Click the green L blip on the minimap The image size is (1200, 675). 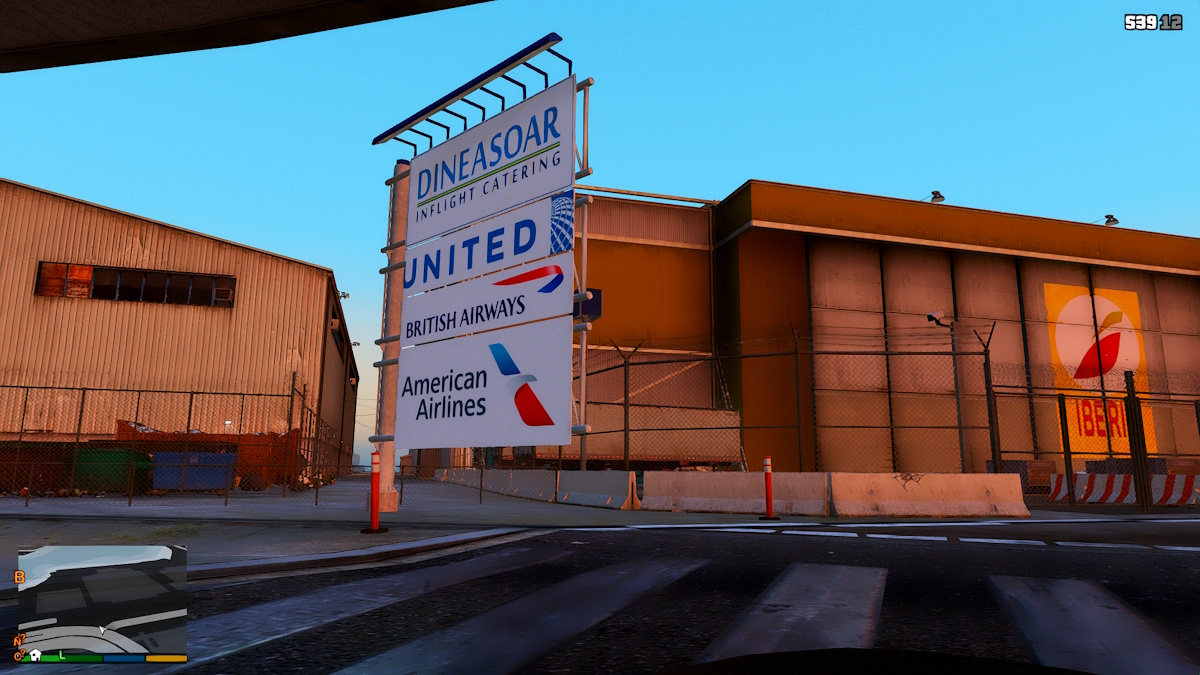tap(61, 655)
